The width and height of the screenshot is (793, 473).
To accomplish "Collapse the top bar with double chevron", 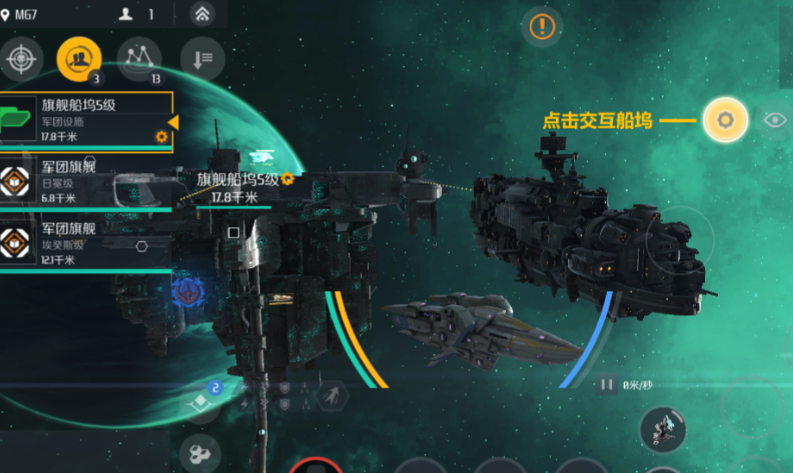I will point(203,14).
